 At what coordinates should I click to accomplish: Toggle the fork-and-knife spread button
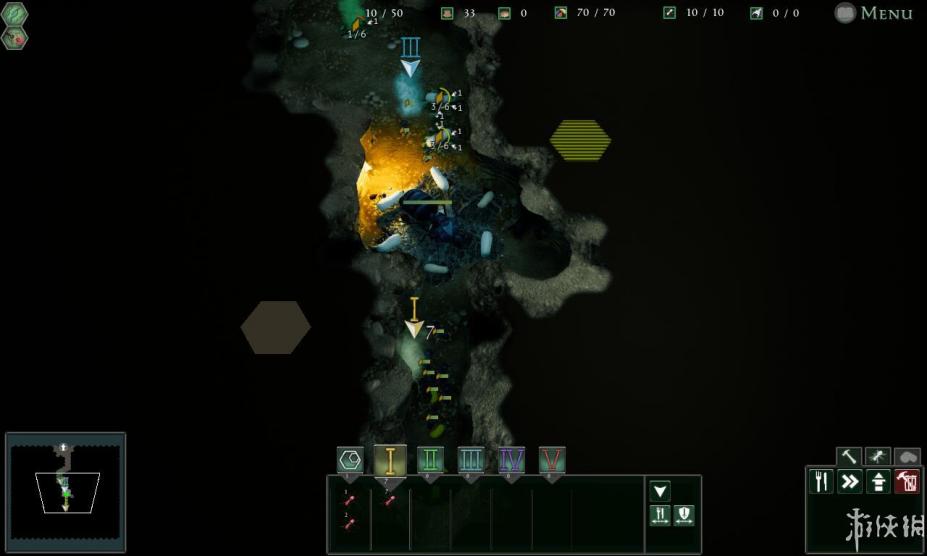pyautogui.click(x=660, y=516)
